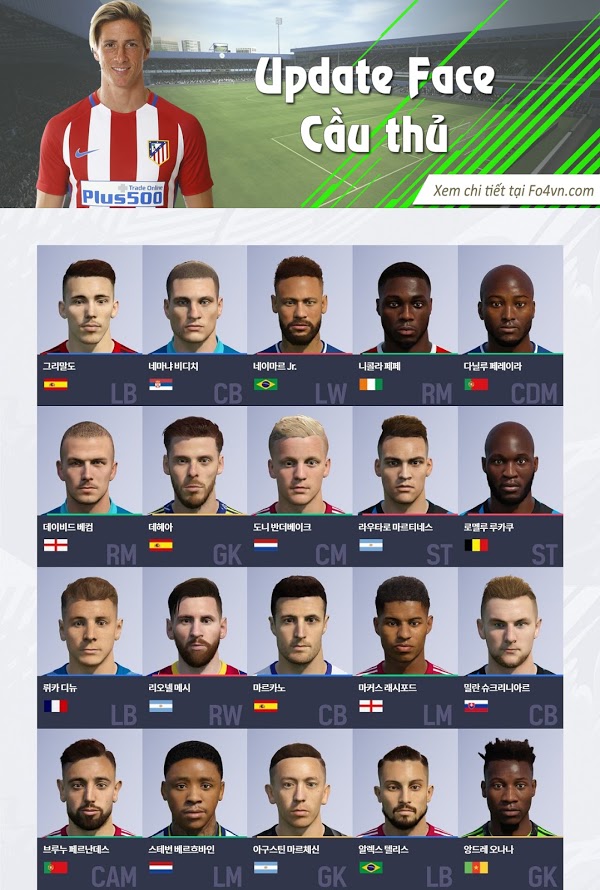Open the Lucas Digne LB card
Image resolution: width=600 pixels, height=890 pixels.
(90, 645)
